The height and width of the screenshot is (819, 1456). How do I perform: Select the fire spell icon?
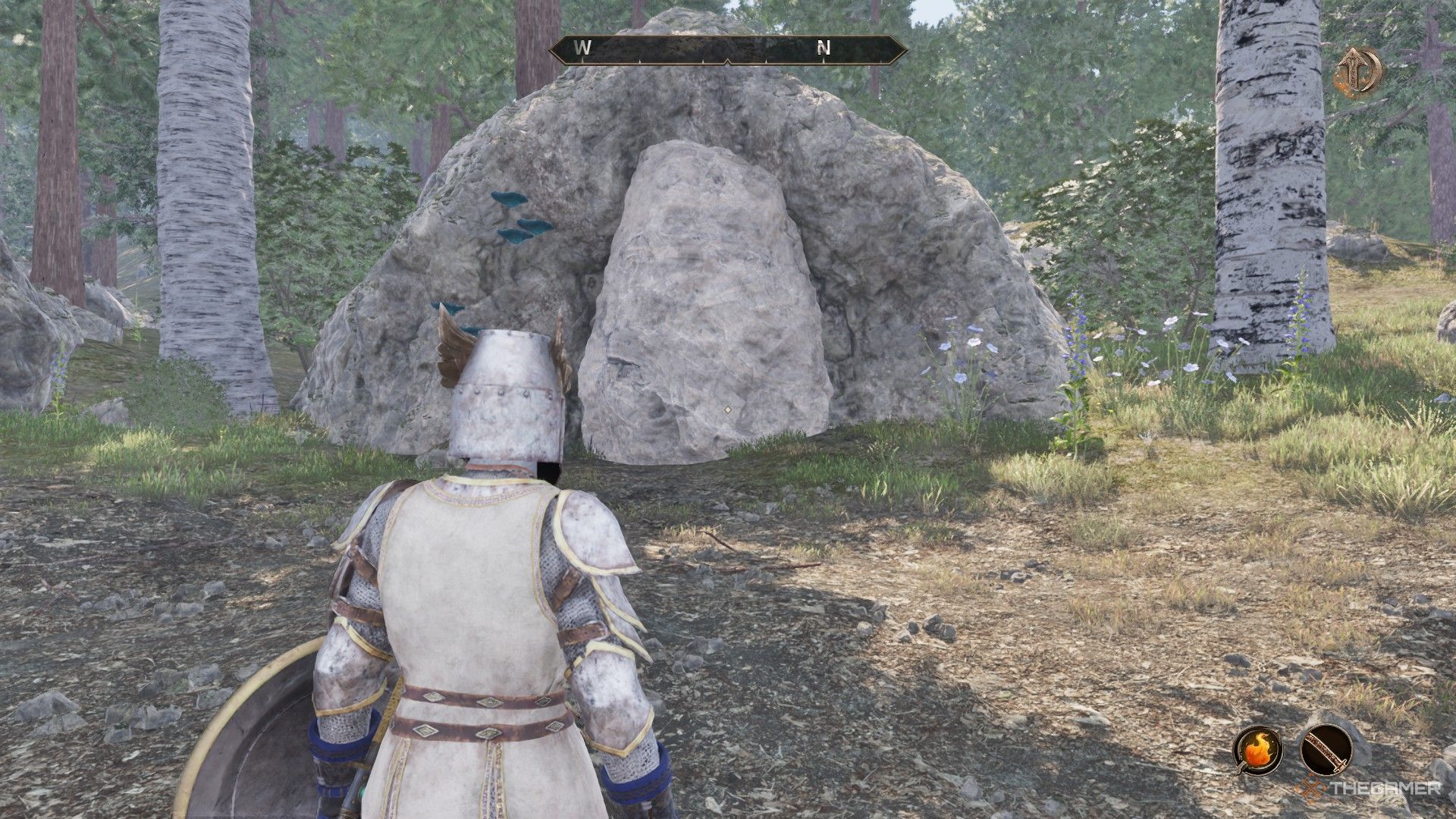point(1257,750)
